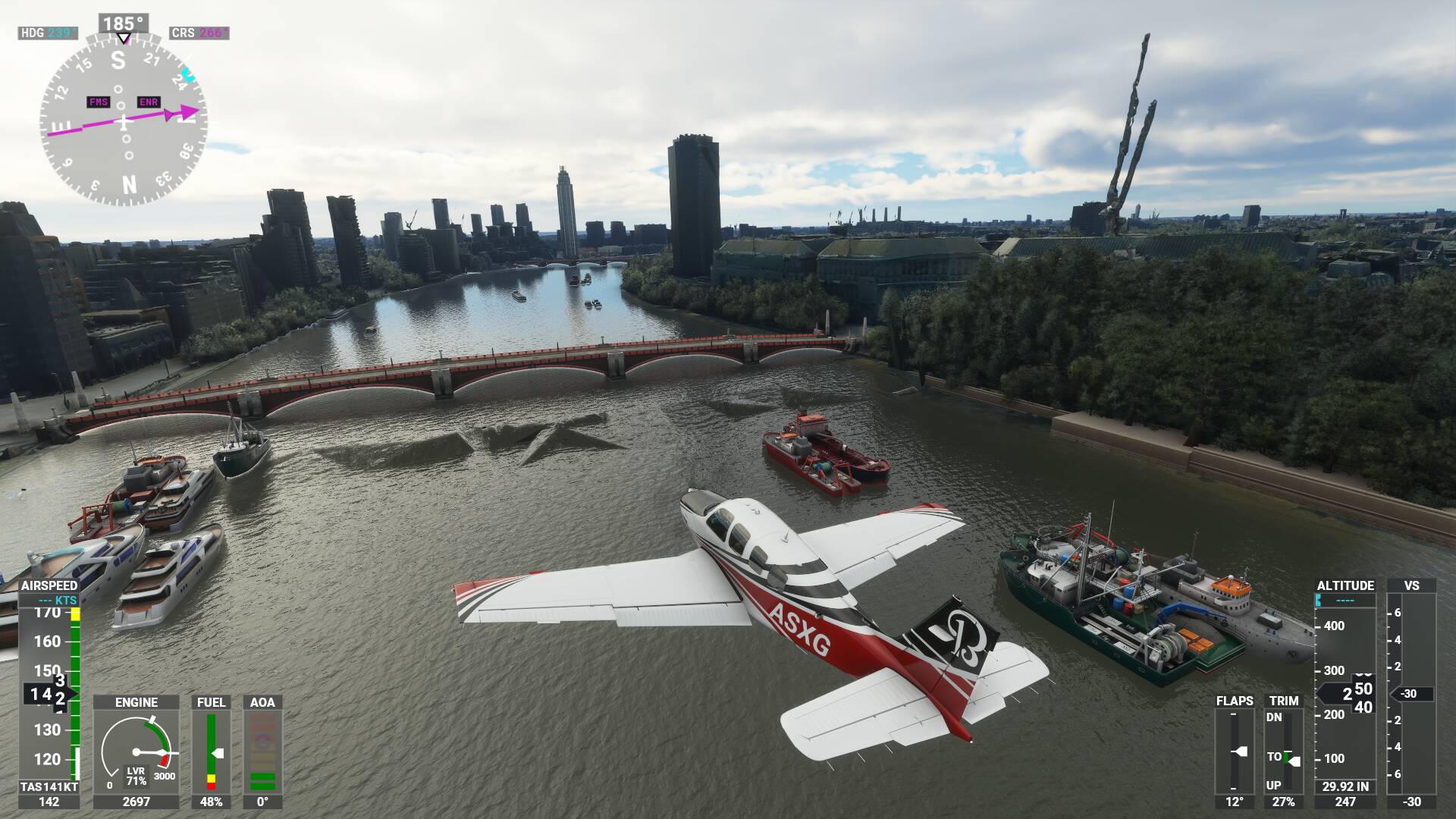This screenshot has width=1456, height=819.
Task: Select the HDG heading bug box
Action: (x=48, y=33)
